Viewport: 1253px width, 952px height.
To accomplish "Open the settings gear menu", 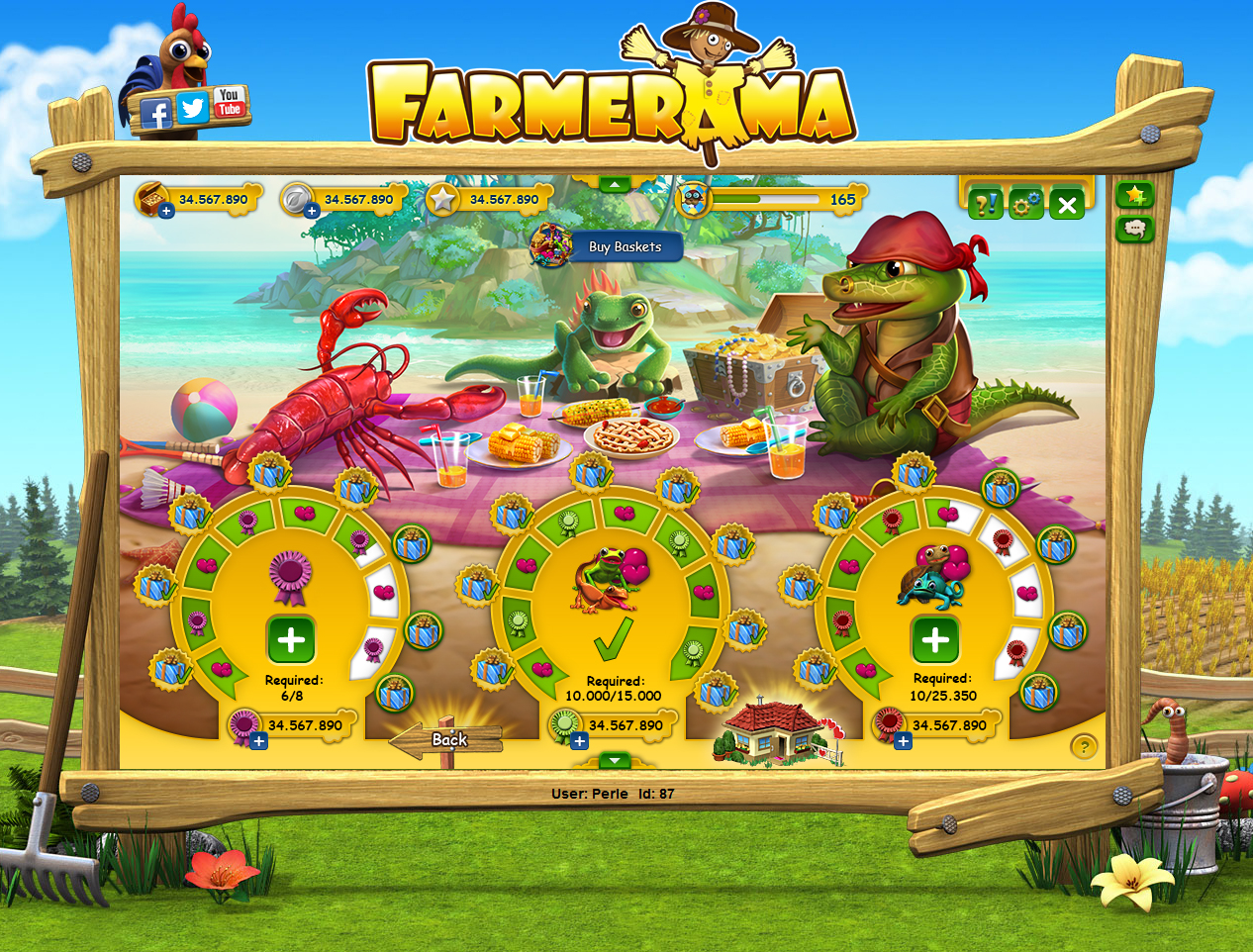I will (x=1025, y=204).
